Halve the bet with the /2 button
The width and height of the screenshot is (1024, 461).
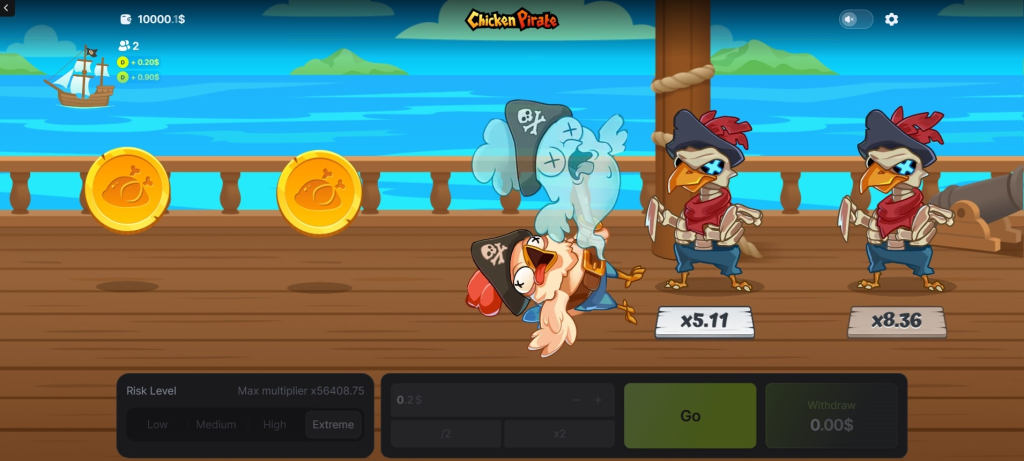[446, 434]
